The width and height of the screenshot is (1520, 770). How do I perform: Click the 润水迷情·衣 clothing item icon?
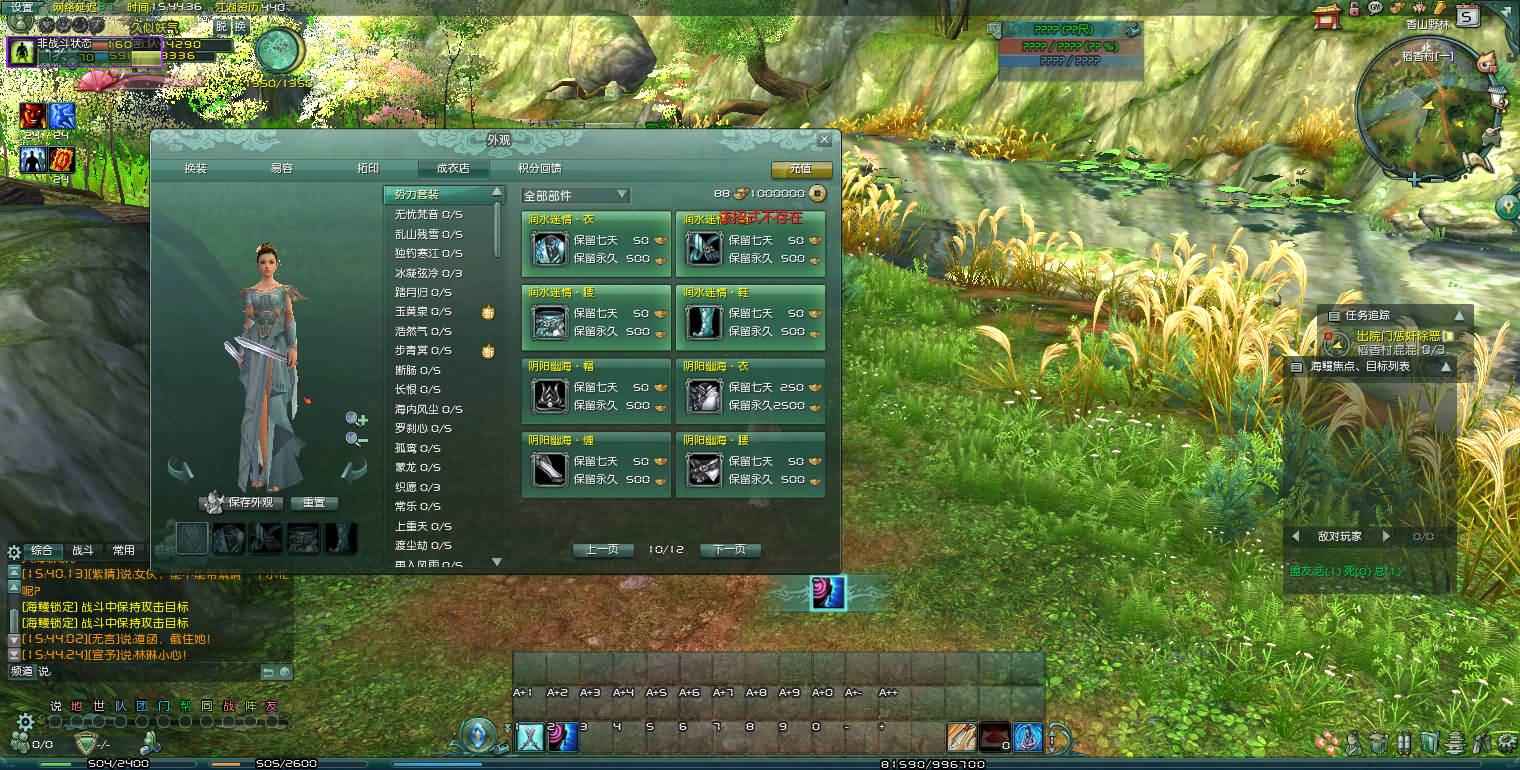coord(551,249)
